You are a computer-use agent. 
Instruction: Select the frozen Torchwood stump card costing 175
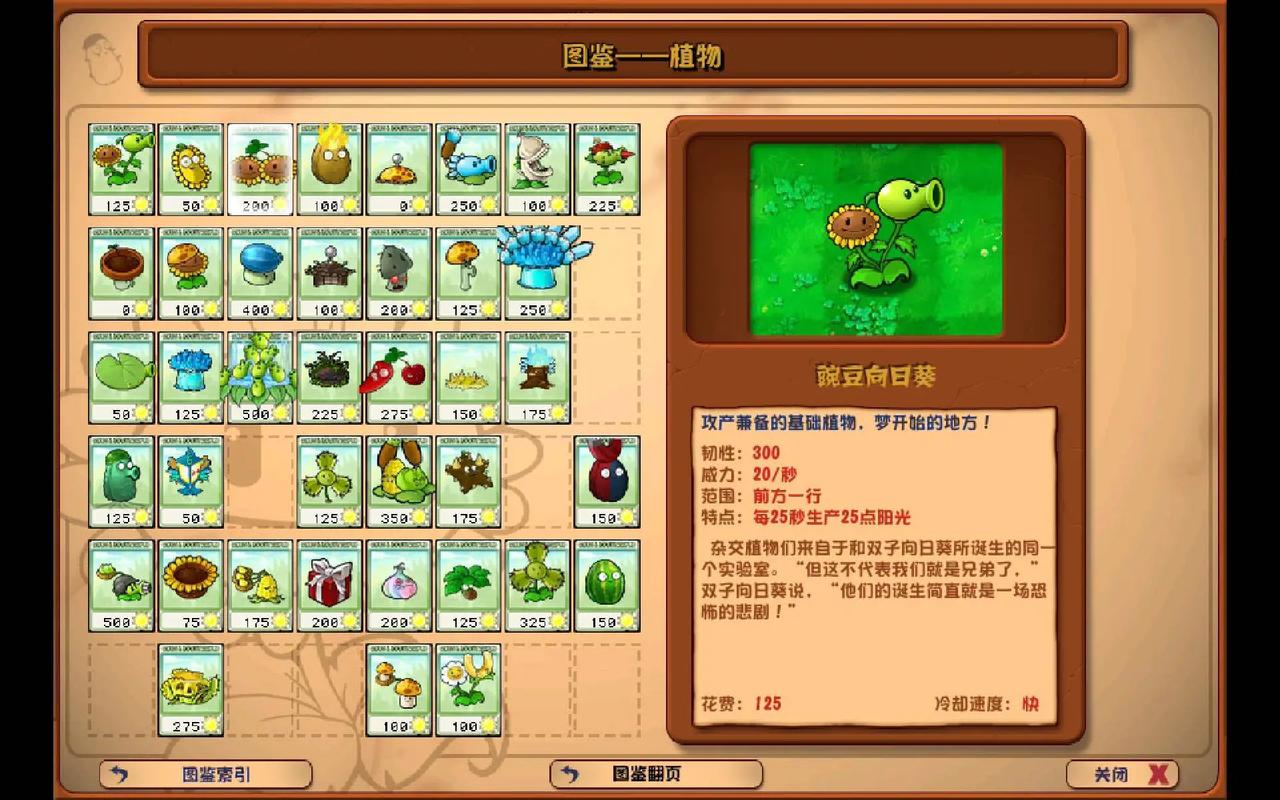(x=536, y=375)
